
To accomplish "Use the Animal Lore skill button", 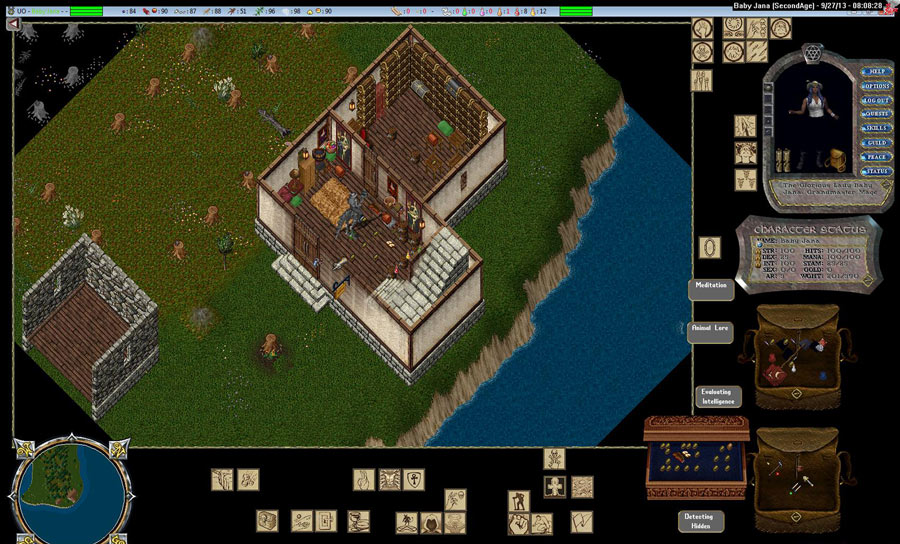I will pyautogui.click(x=711, y=332).
